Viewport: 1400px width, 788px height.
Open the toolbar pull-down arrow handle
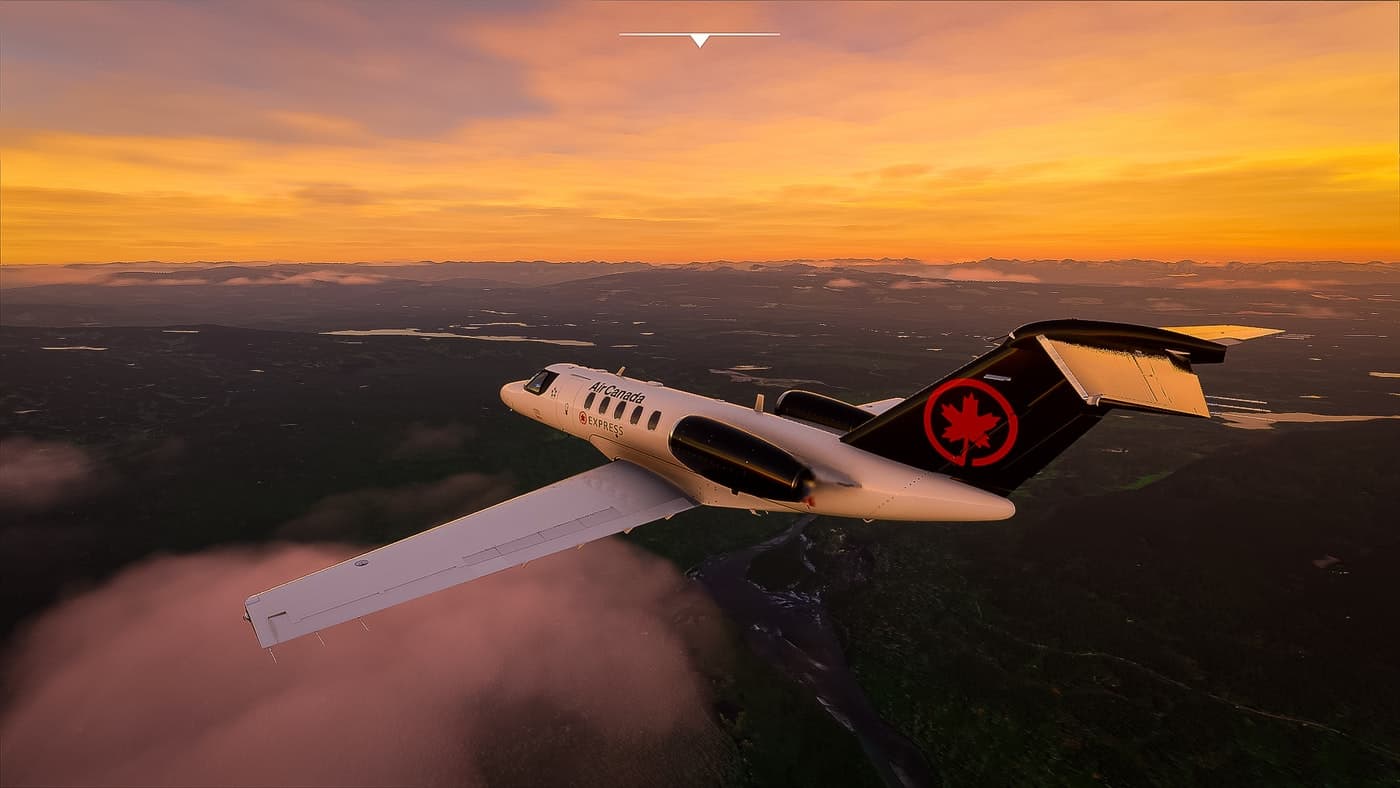point(699,39)
